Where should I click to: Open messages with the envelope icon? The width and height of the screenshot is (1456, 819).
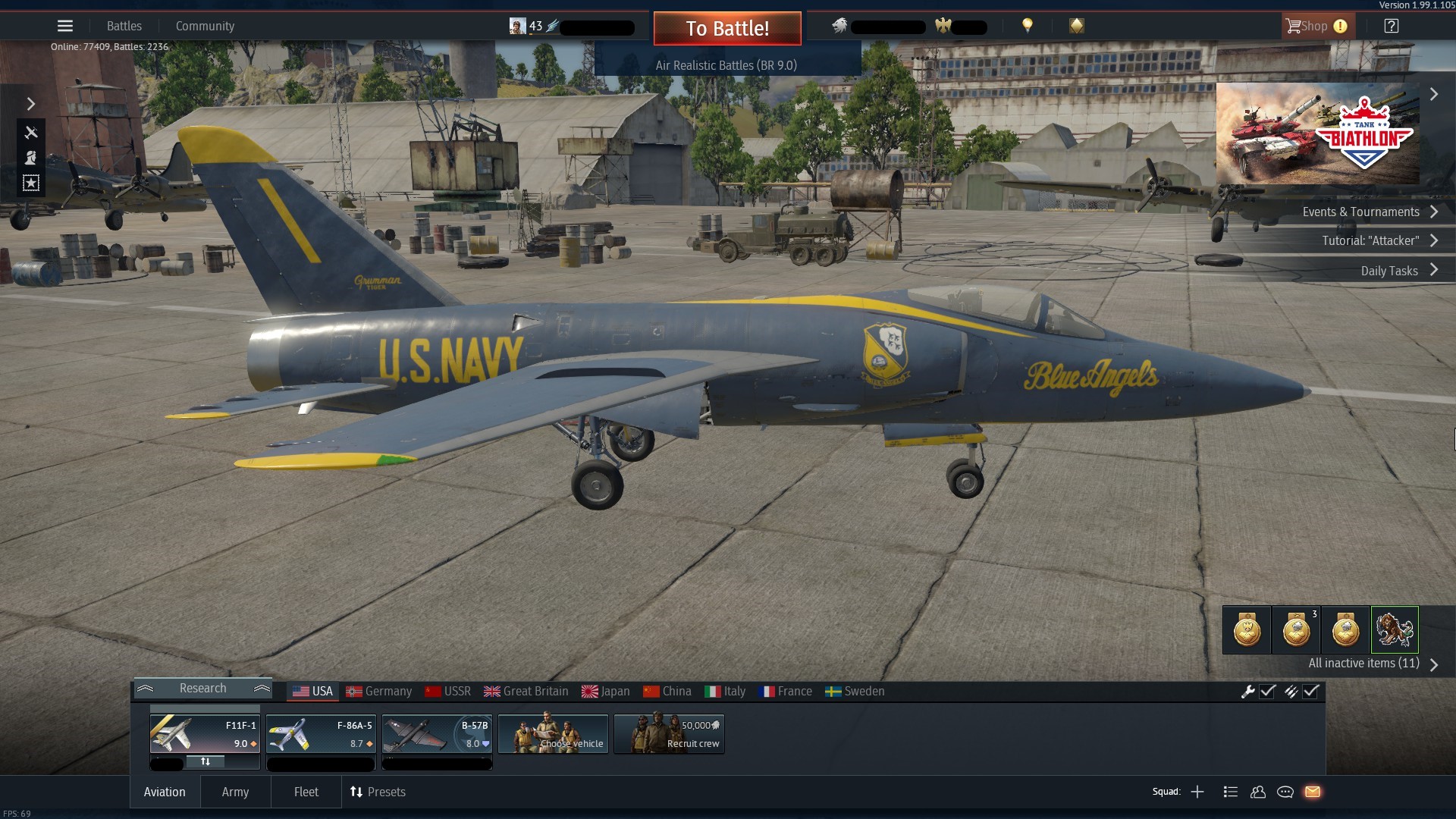tap(1314, 792)
